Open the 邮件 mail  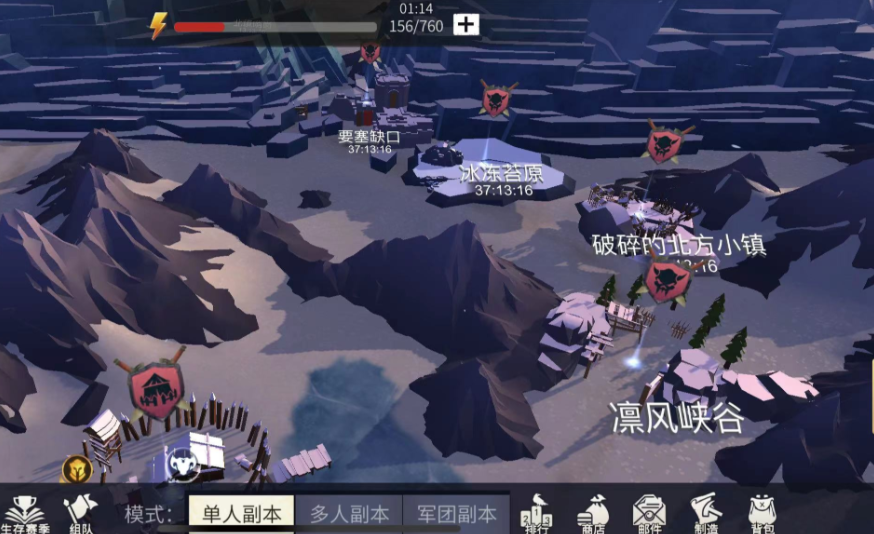click(649, 513)
